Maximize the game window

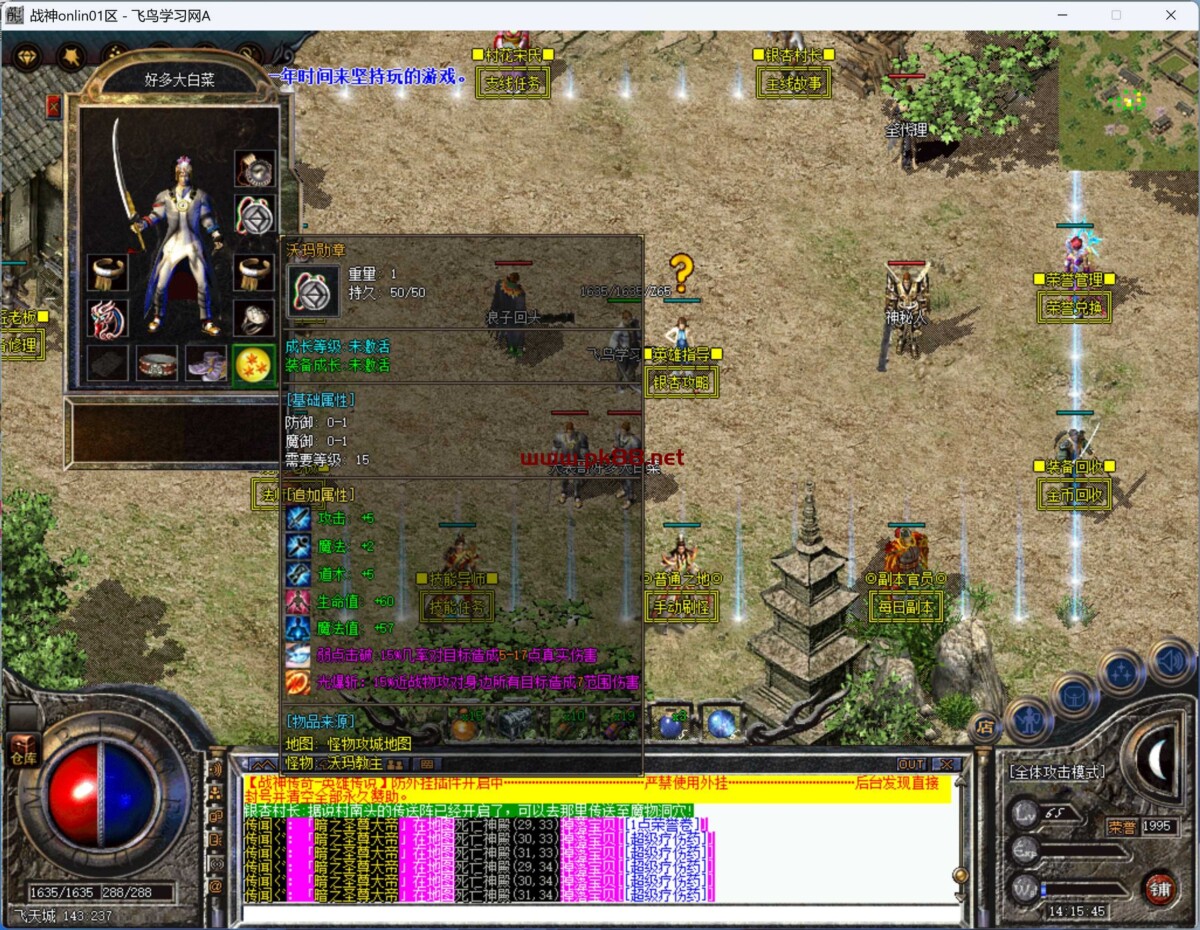[1116, 15]
